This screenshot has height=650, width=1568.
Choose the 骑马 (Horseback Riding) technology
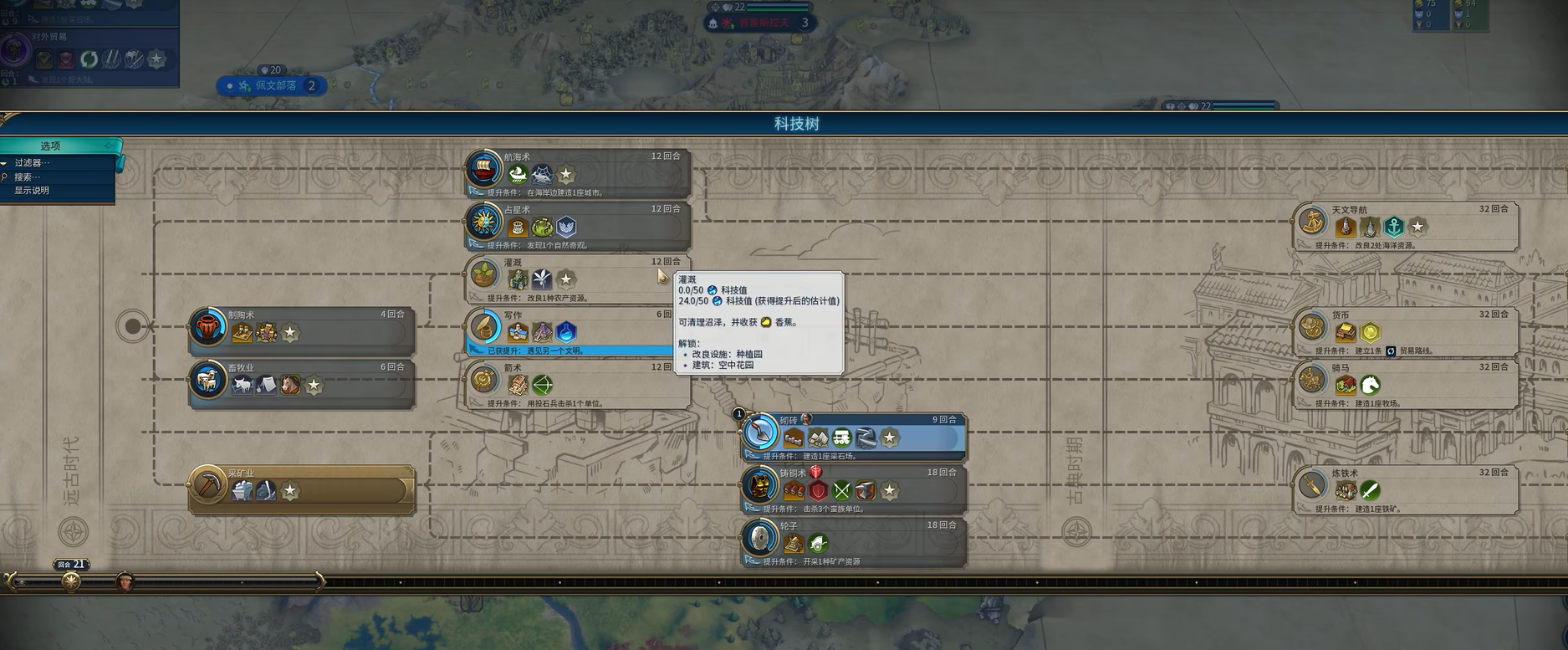(1405, 384)
